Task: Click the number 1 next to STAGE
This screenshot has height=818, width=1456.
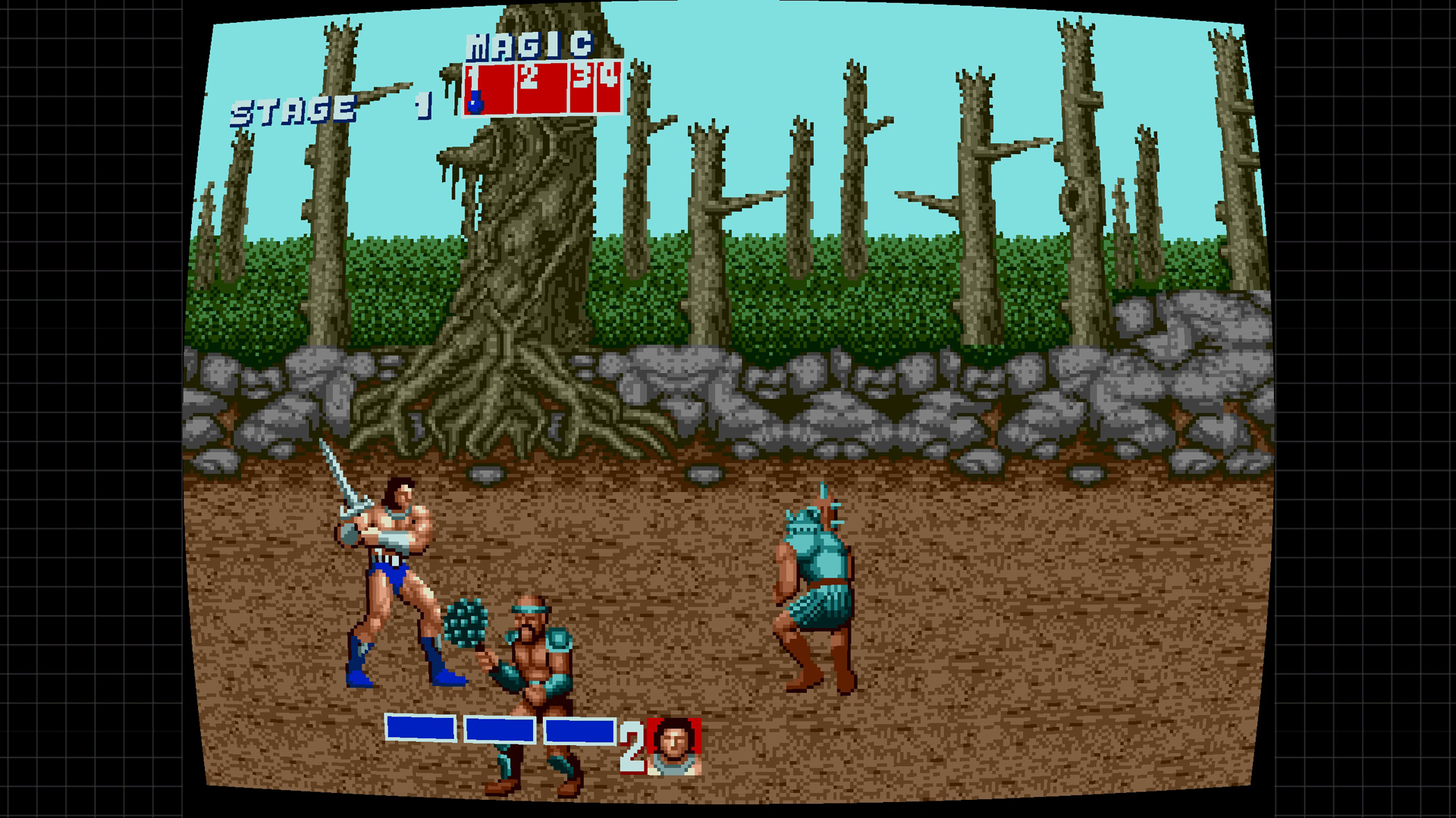Action: coord(422,106)
